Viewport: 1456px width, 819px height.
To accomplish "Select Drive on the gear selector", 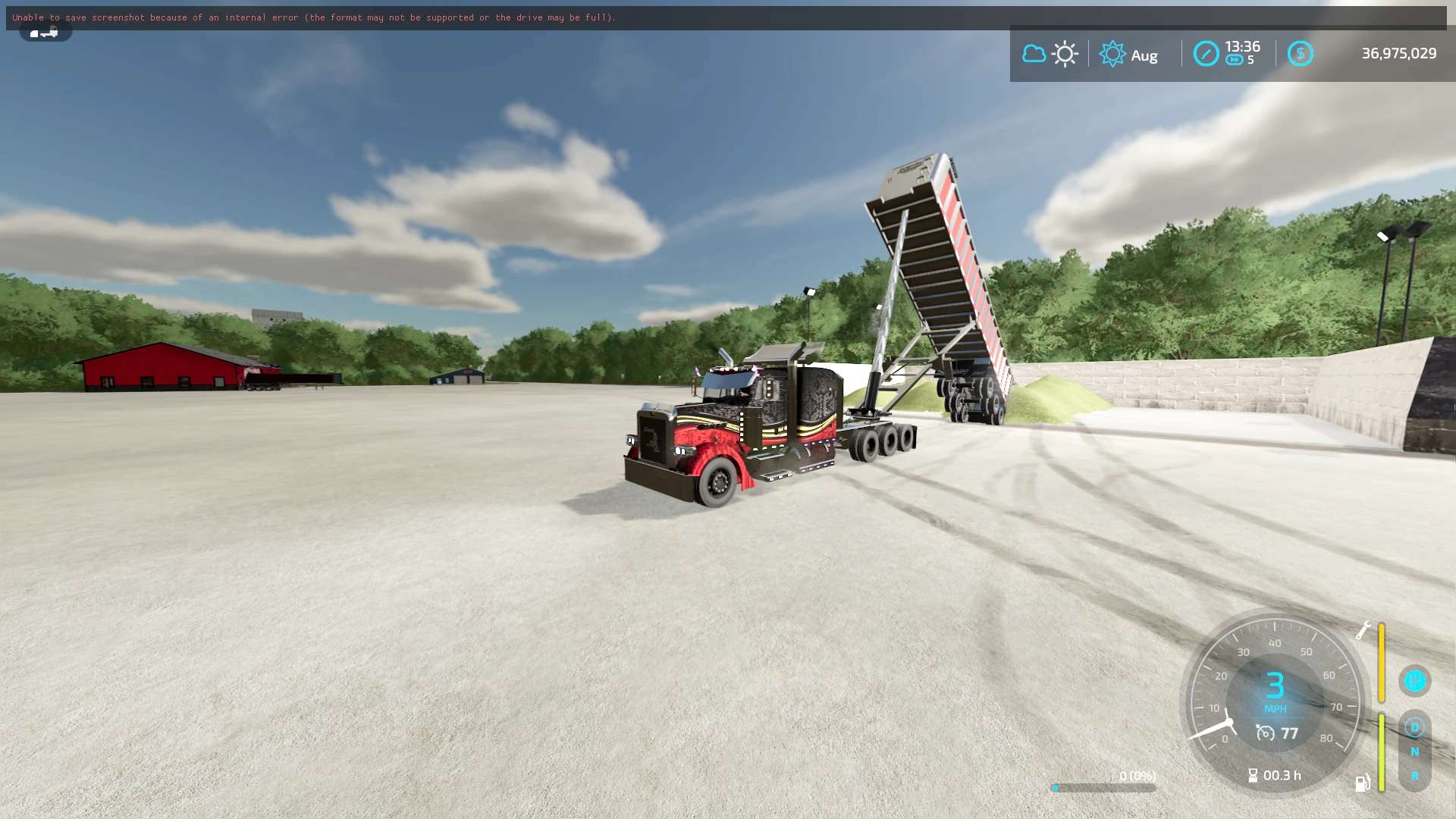I will [1414, 727].
